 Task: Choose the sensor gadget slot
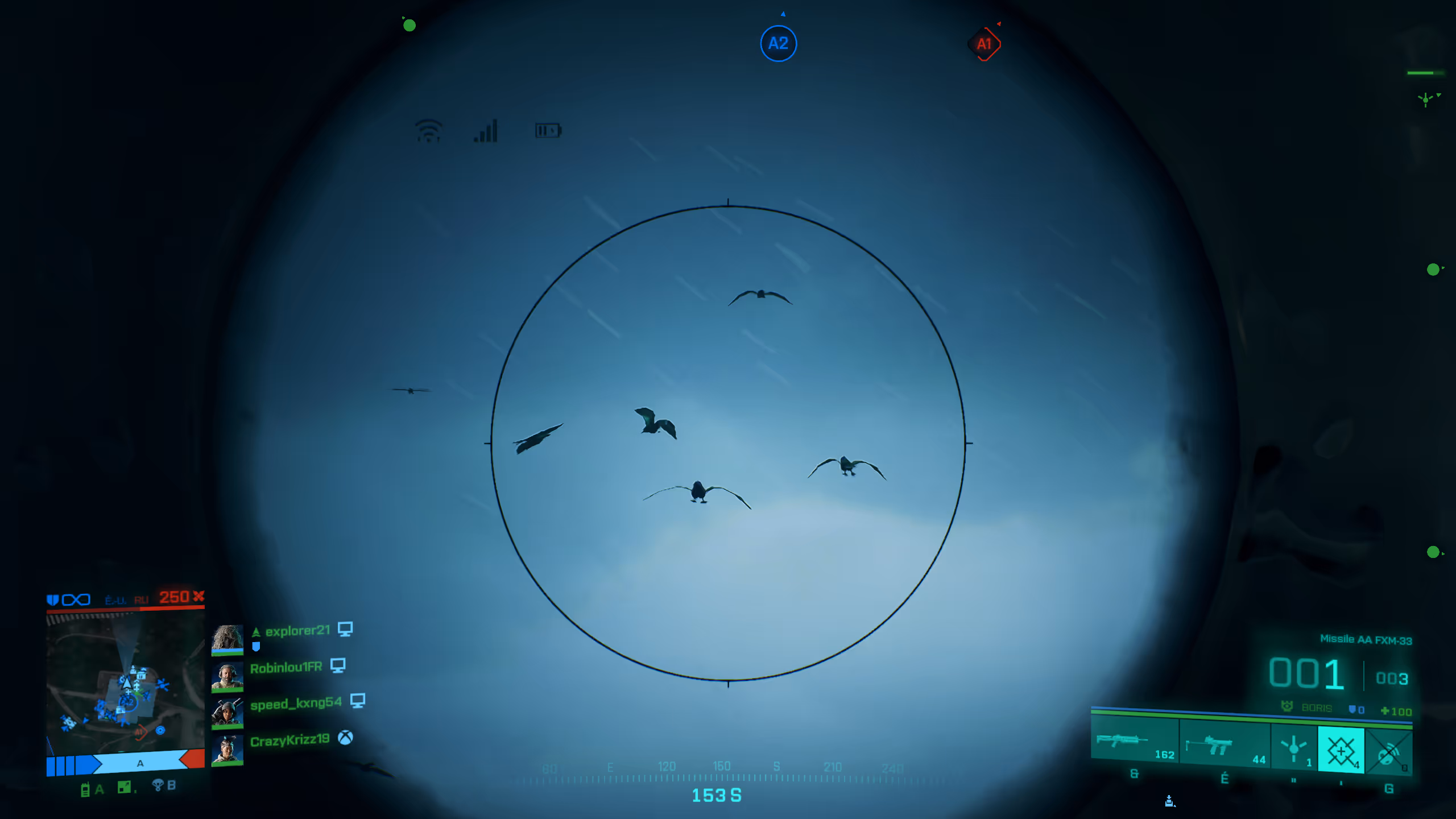click(1294, 748)
